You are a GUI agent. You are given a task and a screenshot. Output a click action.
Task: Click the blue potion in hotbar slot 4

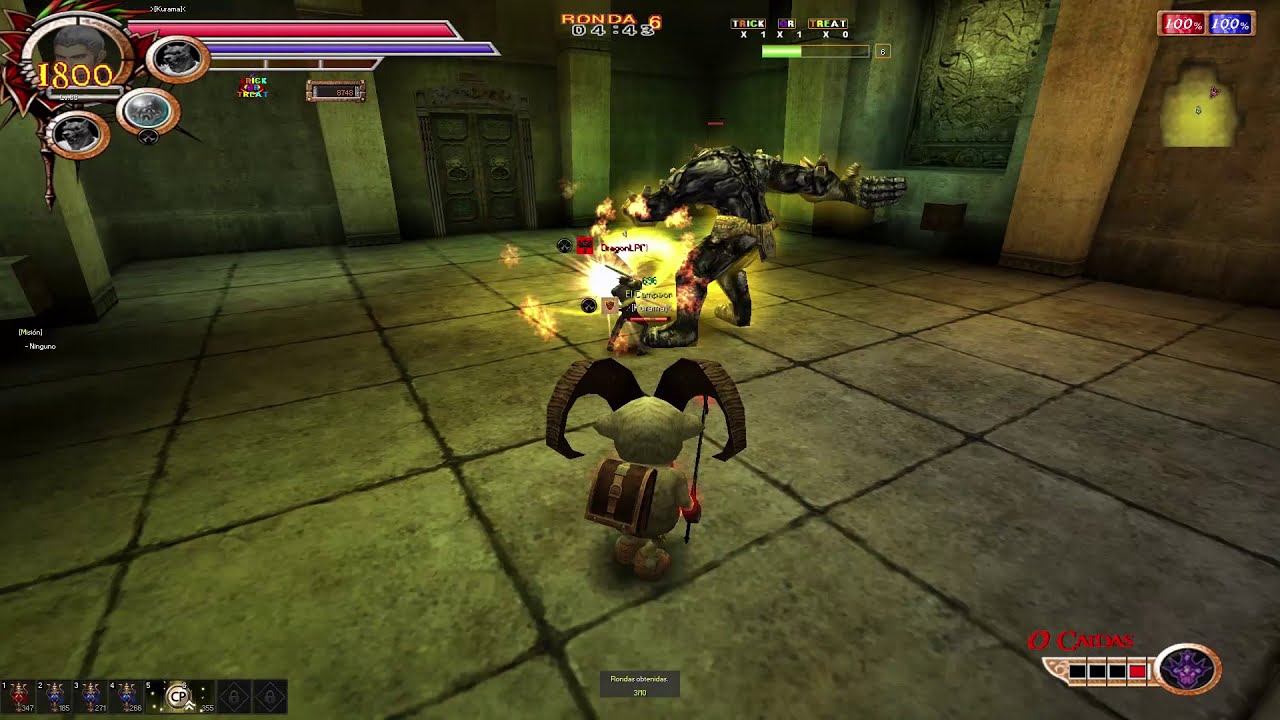pyautogui.click(x=127, y=695)
